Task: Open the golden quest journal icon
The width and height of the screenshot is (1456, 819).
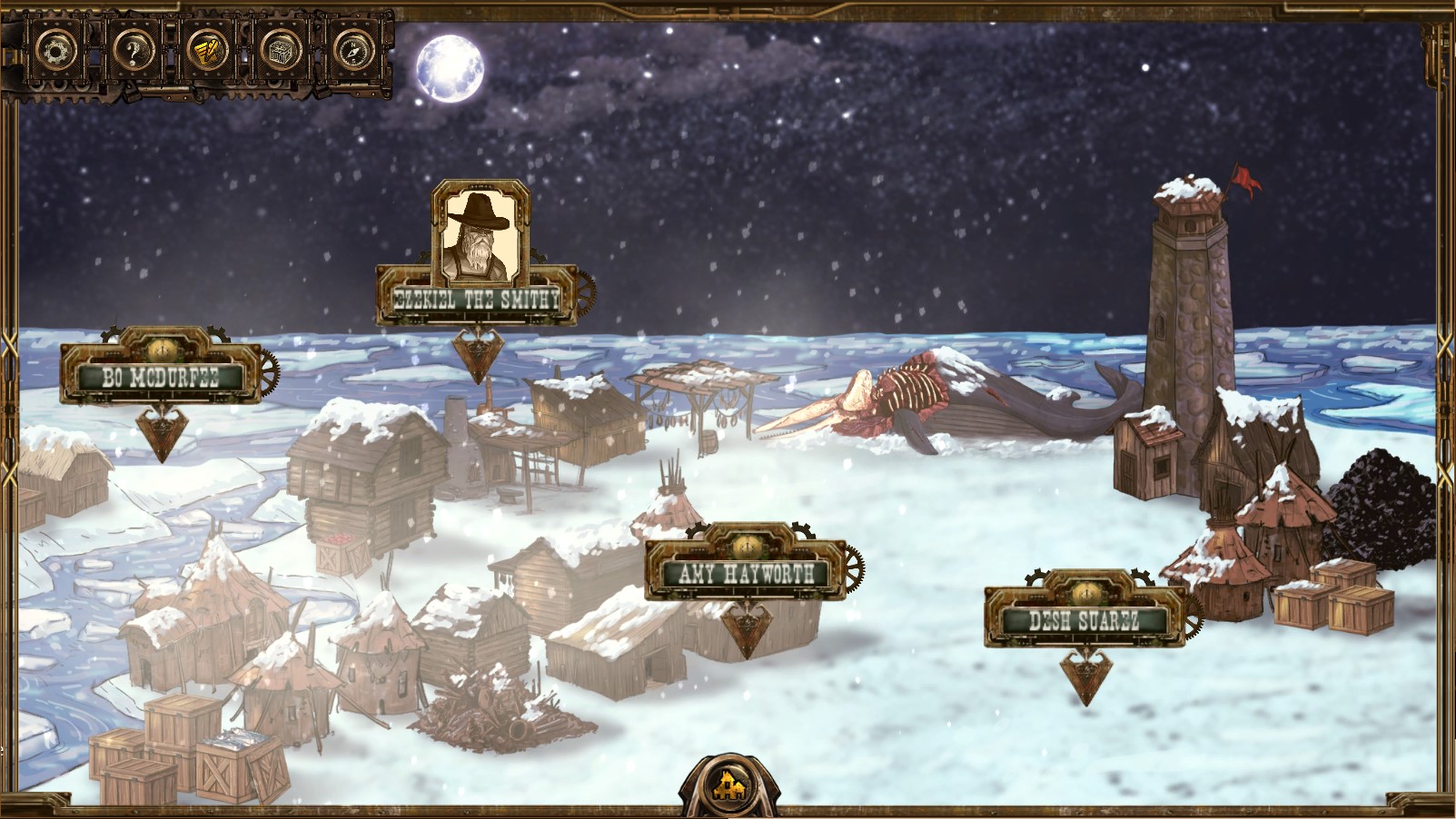Action: click(x=206, y=51)
